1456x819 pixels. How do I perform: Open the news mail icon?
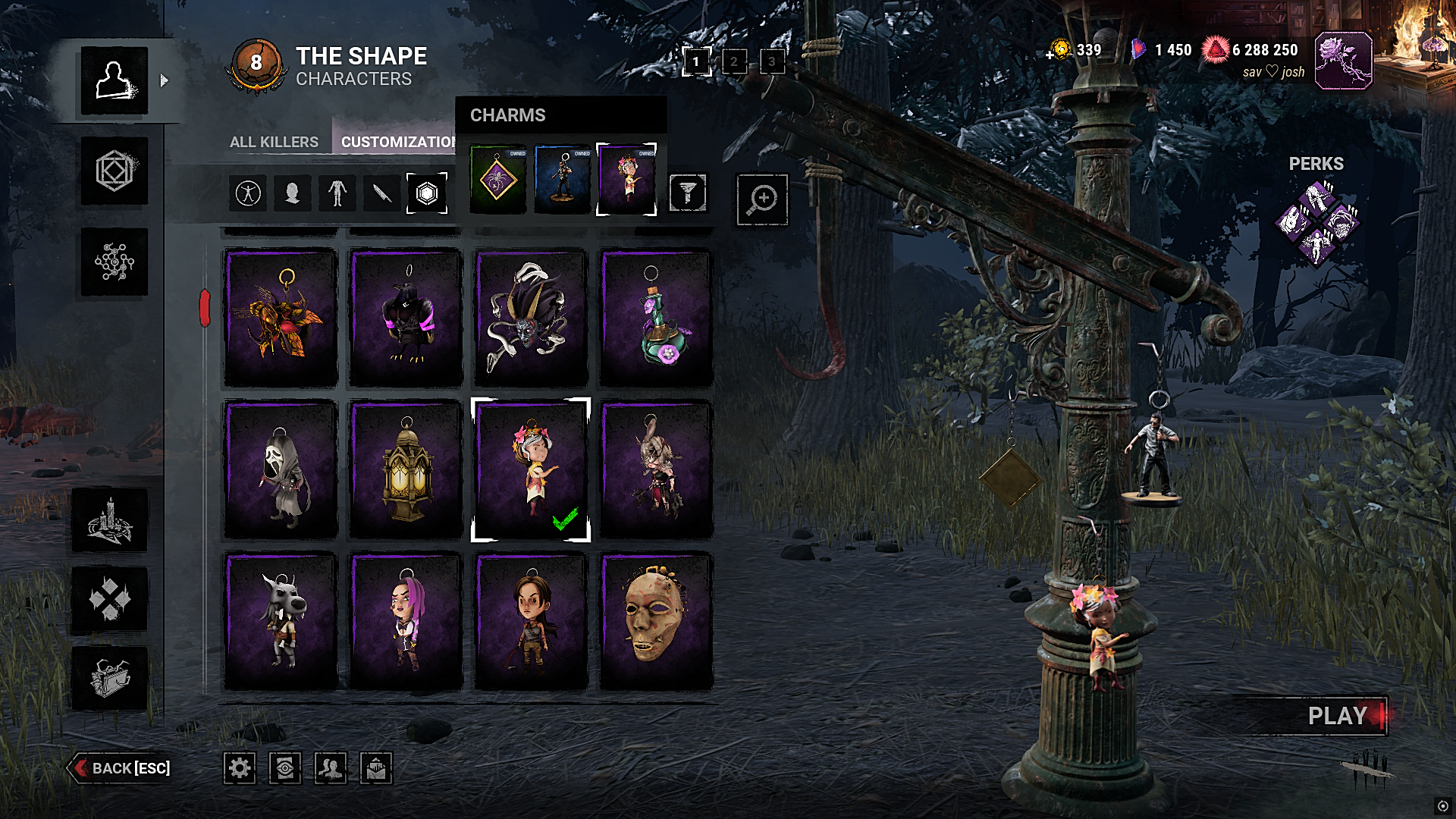[376, 768]
